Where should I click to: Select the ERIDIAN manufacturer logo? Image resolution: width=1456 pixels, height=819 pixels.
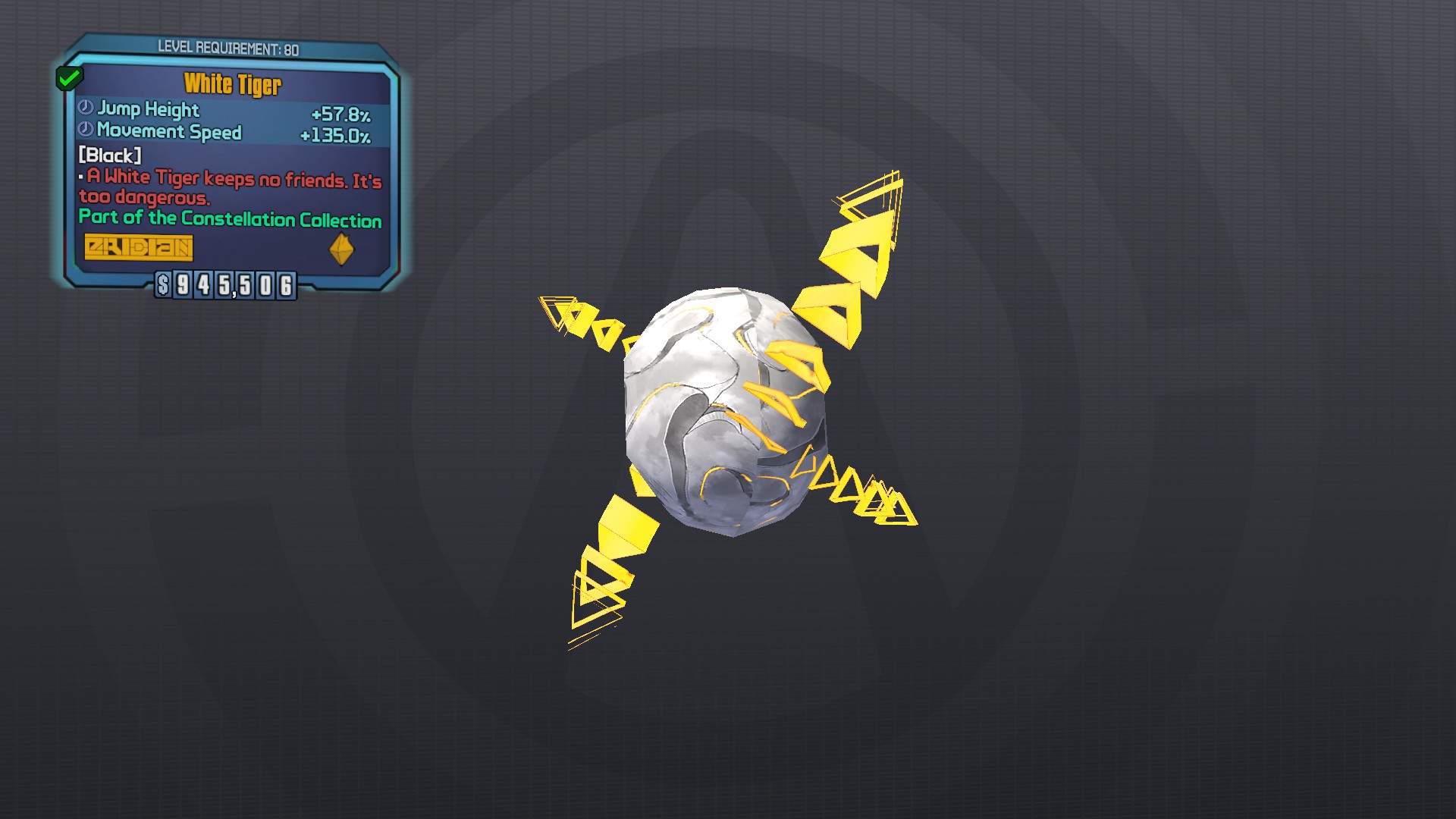(x=140, y=248)
